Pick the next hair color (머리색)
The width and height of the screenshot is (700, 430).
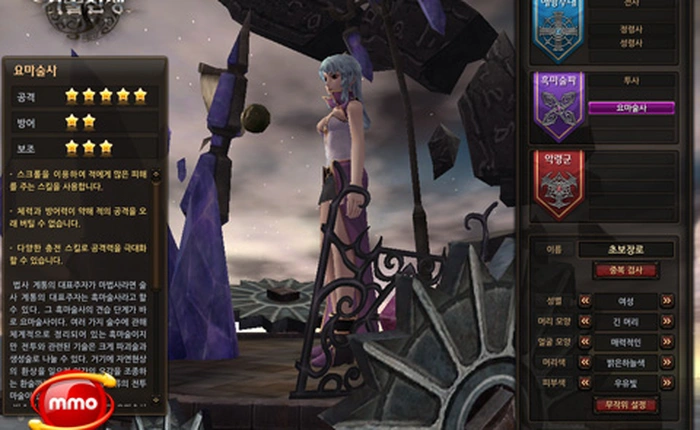coord(667,363)
